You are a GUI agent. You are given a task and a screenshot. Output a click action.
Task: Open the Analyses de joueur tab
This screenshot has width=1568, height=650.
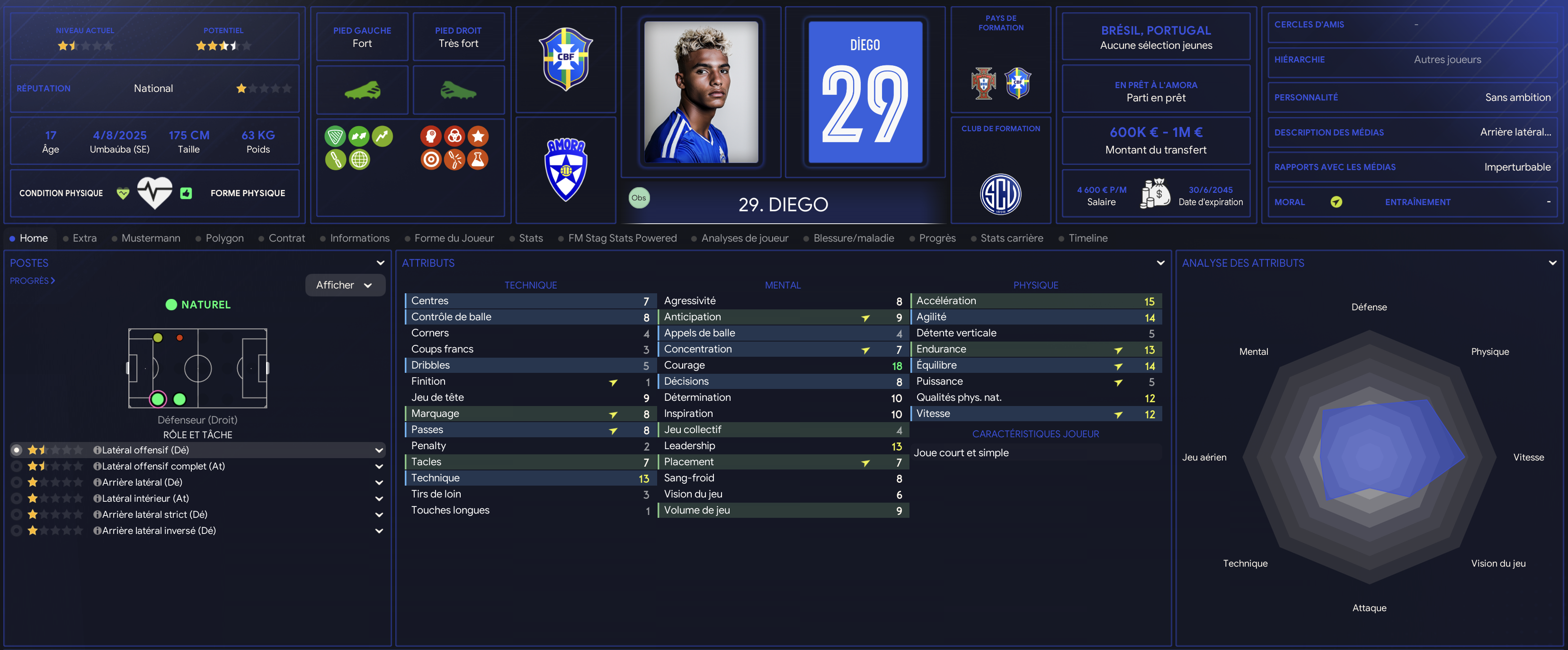[x=744, y=238]
